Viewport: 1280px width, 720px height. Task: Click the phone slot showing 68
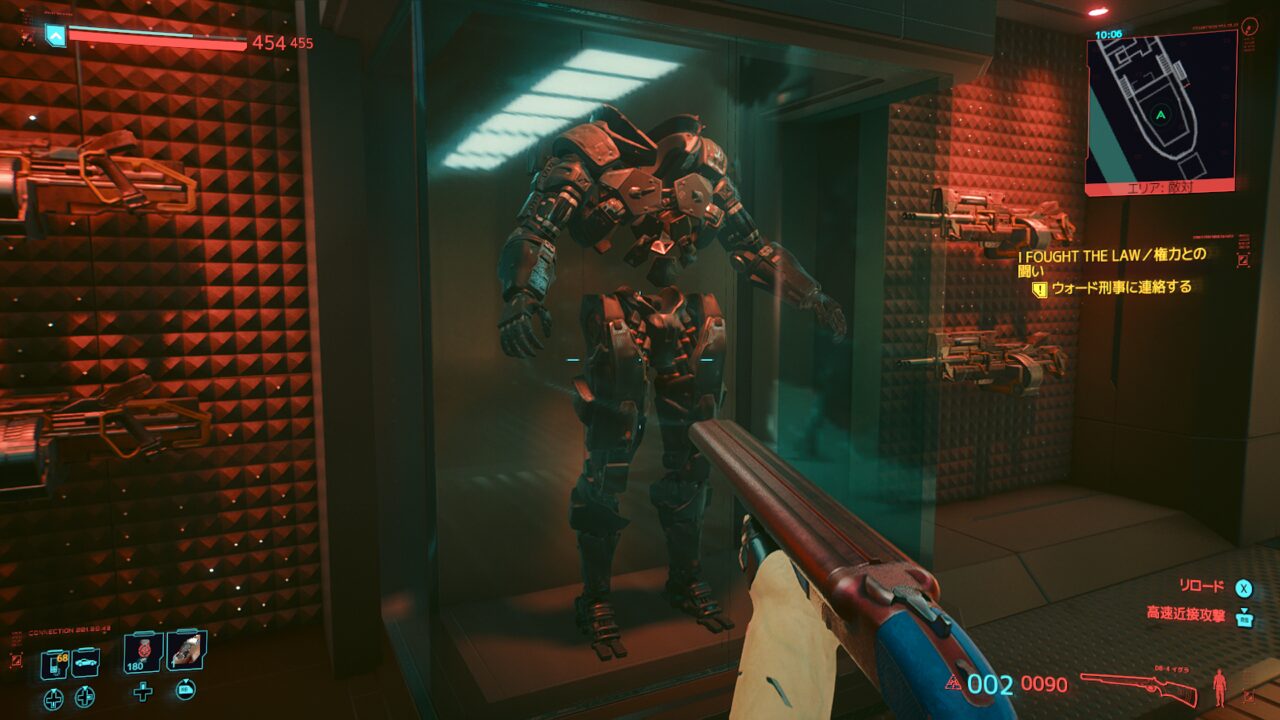[54, 662]
